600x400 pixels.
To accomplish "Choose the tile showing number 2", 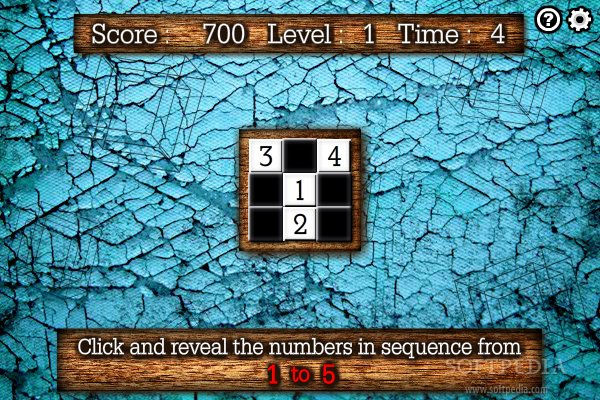I will point(299,223).
